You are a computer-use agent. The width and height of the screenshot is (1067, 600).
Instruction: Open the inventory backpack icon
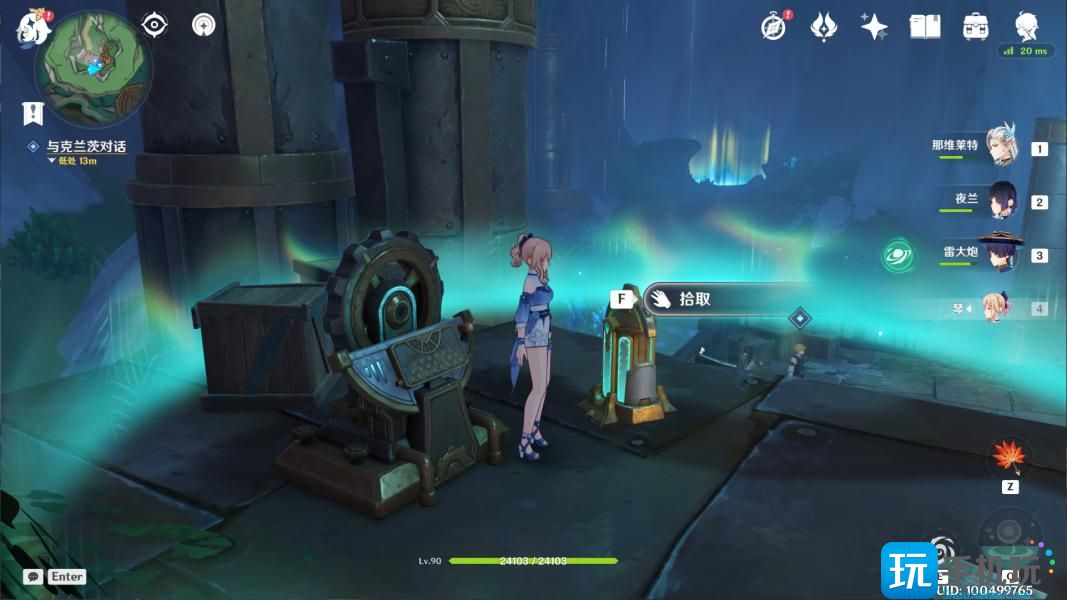975,27
